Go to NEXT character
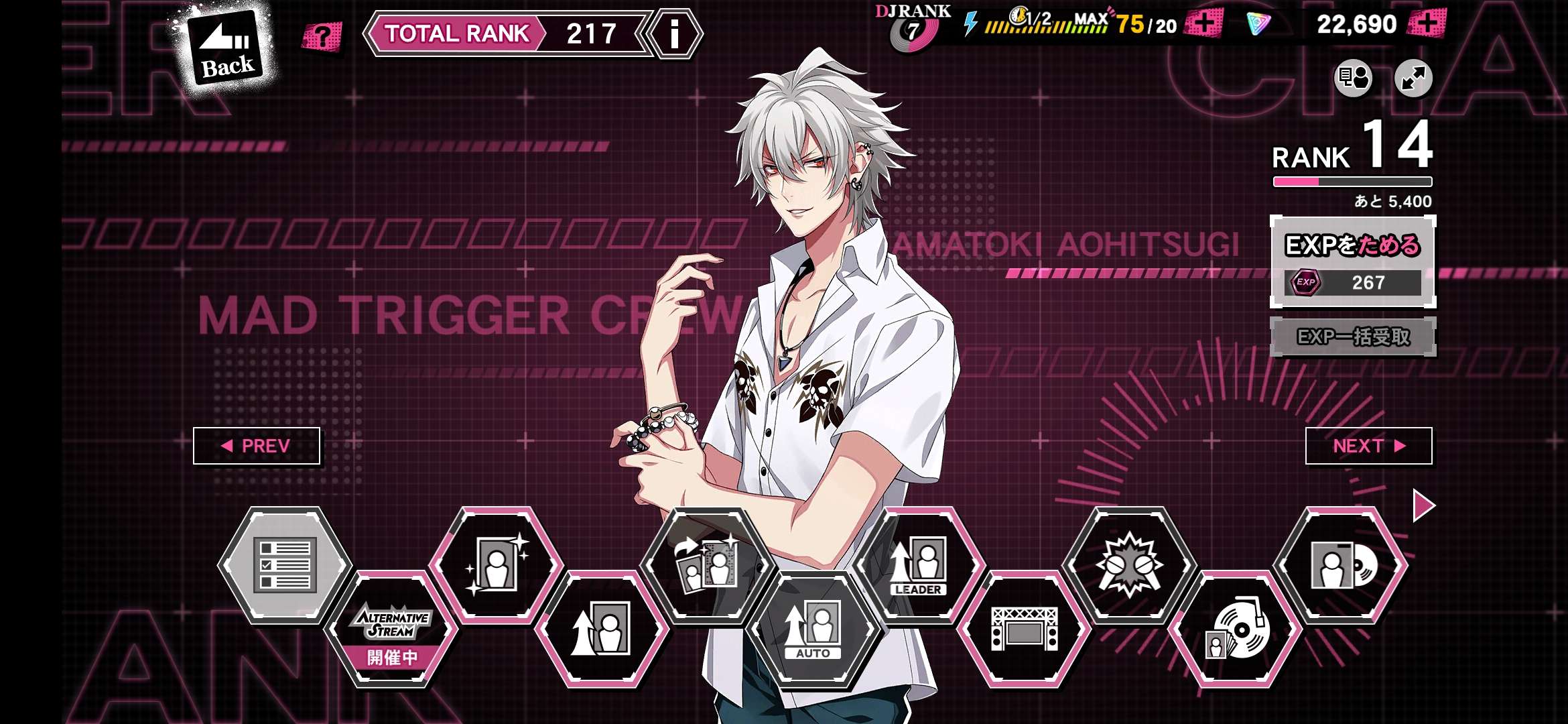This screenshot has height=724, width=1568. click(x=1368, y=446)
